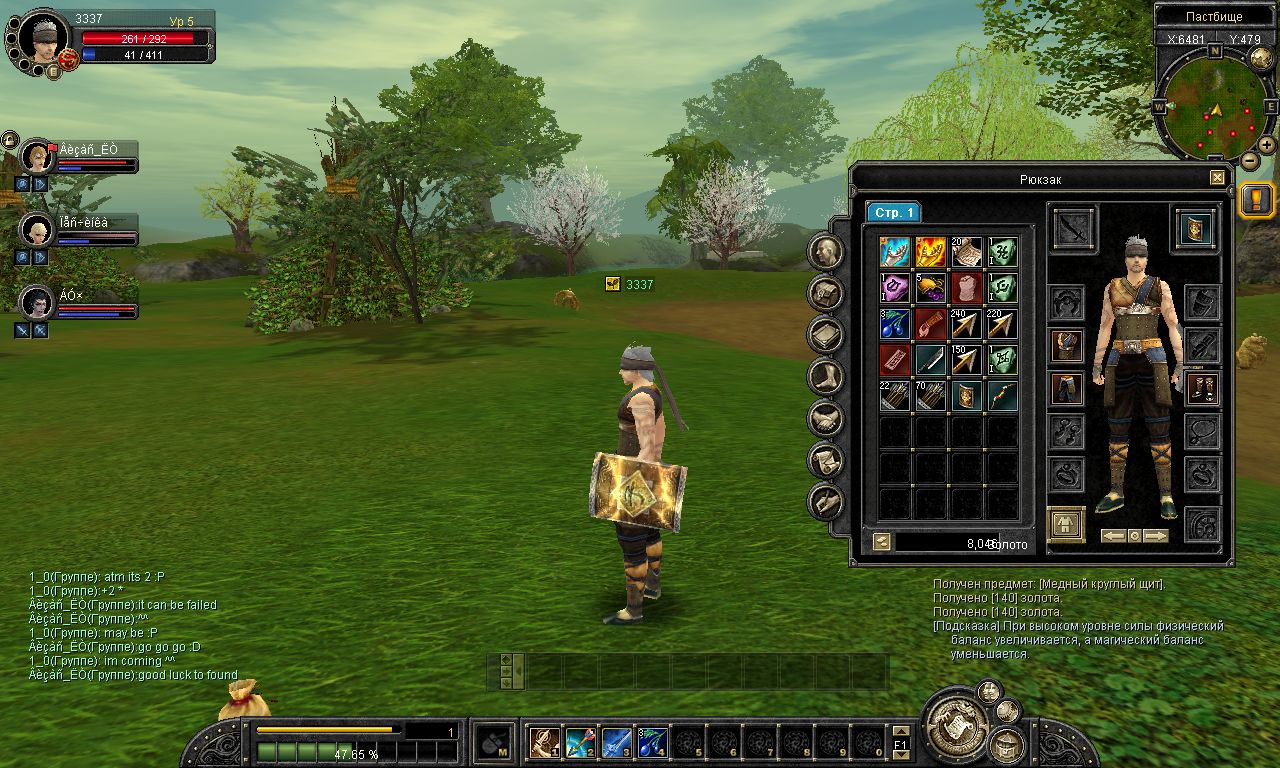Click the equipped boots slot

(1201, 389)
